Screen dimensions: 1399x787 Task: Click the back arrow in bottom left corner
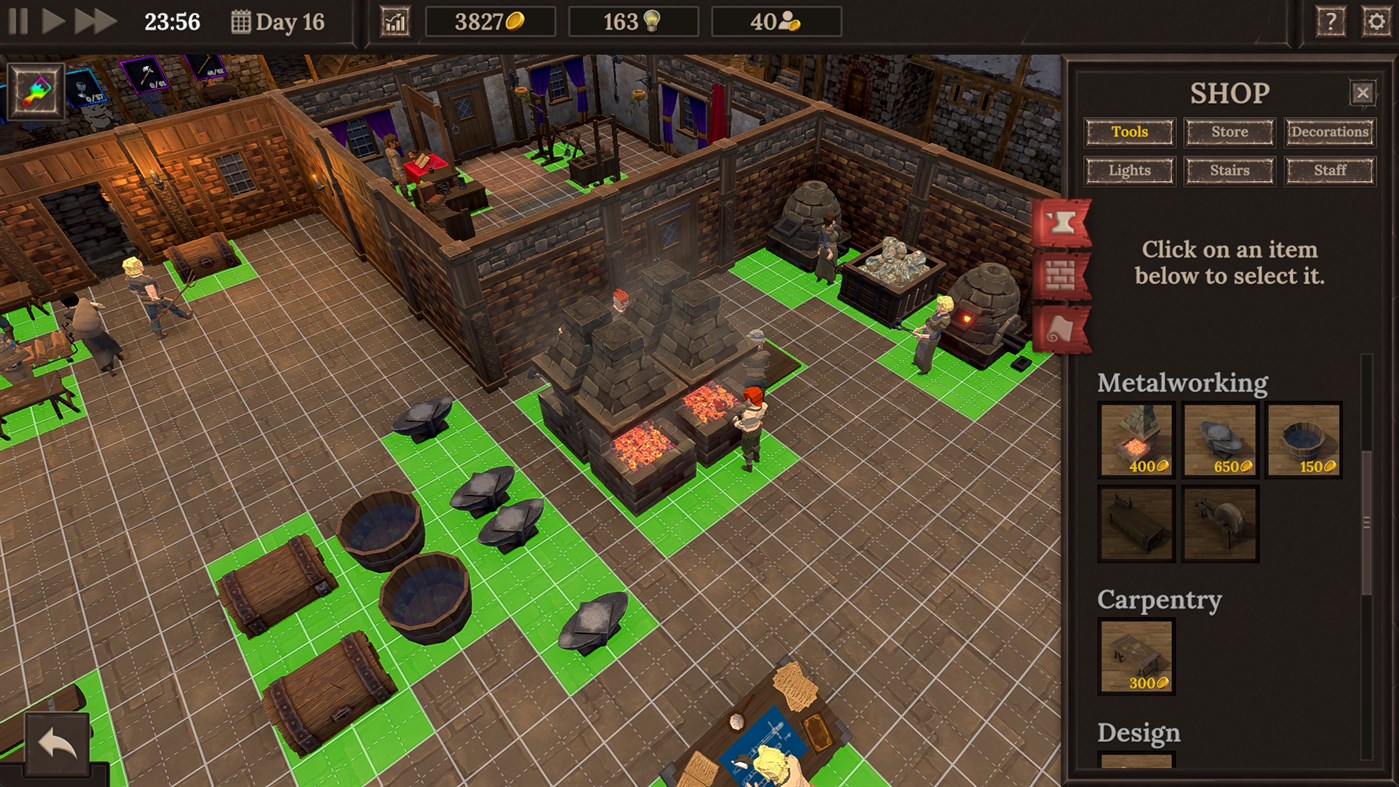[56, 745]
